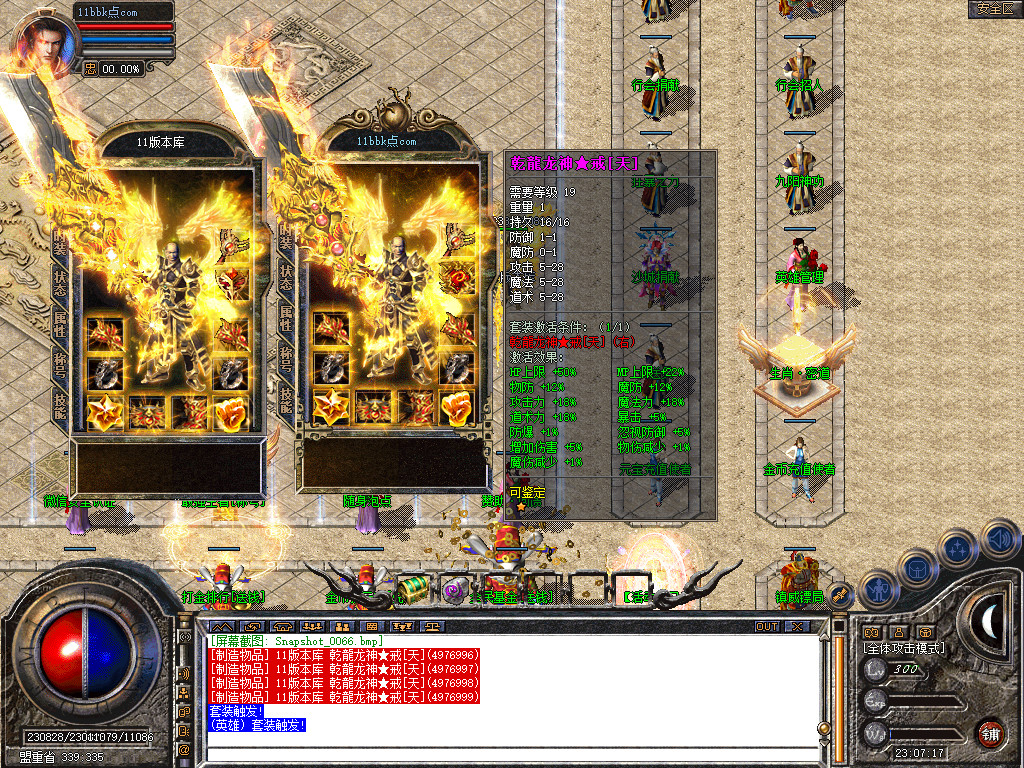Open the red 铺 shop button

coord(990,731)
